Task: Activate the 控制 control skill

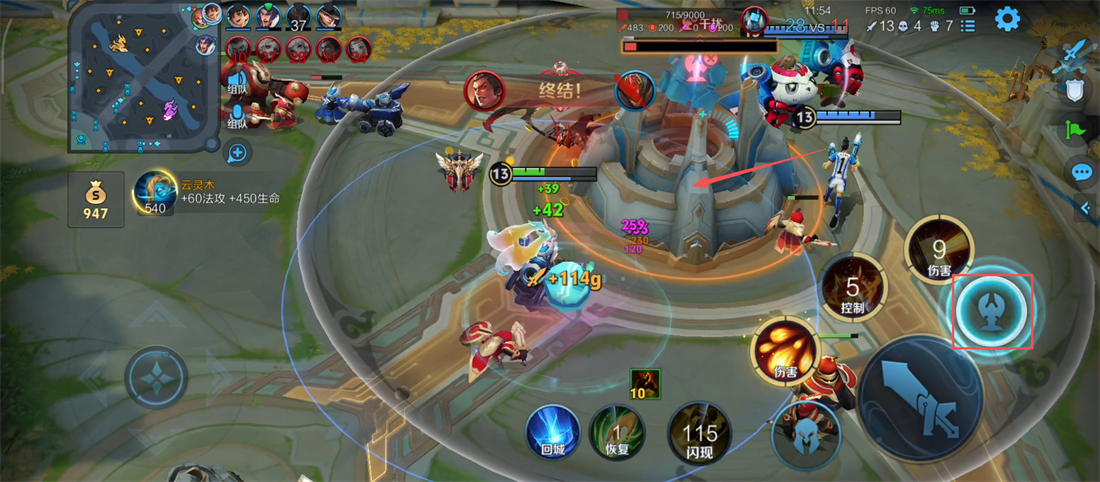Action: (x=852, y=287)
